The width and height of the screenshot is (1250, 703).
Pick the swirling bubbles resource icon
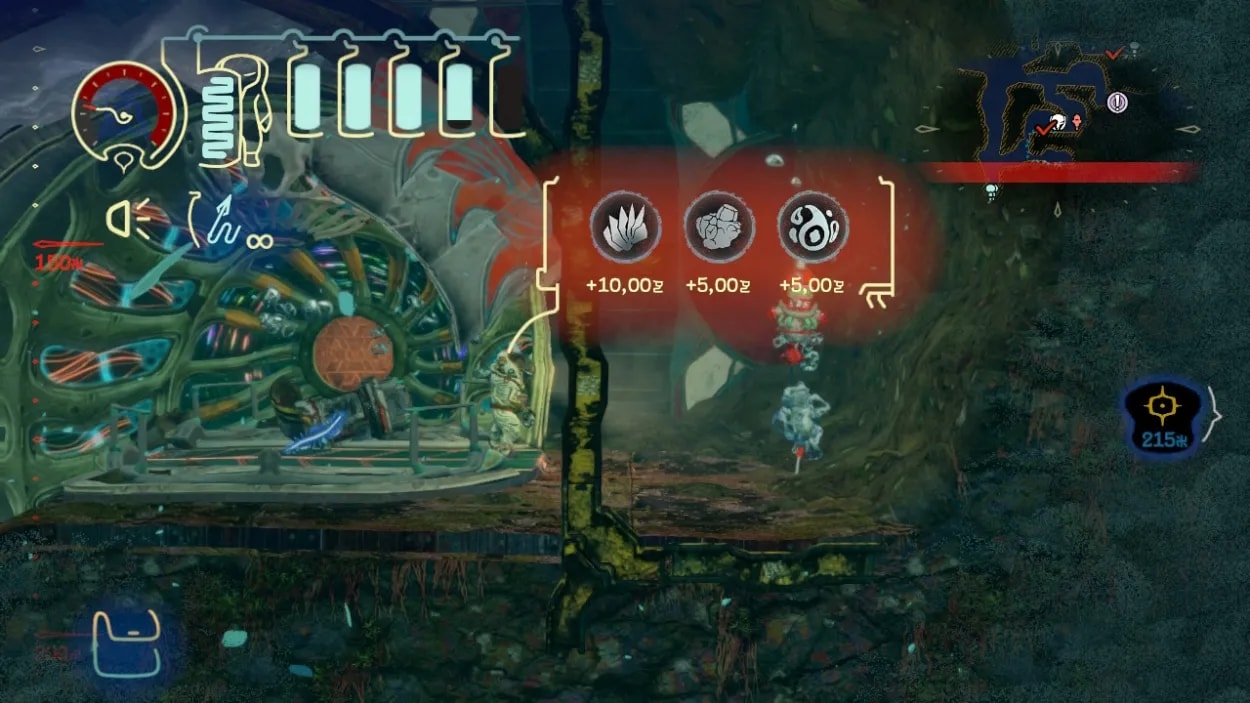coord(813,226)
